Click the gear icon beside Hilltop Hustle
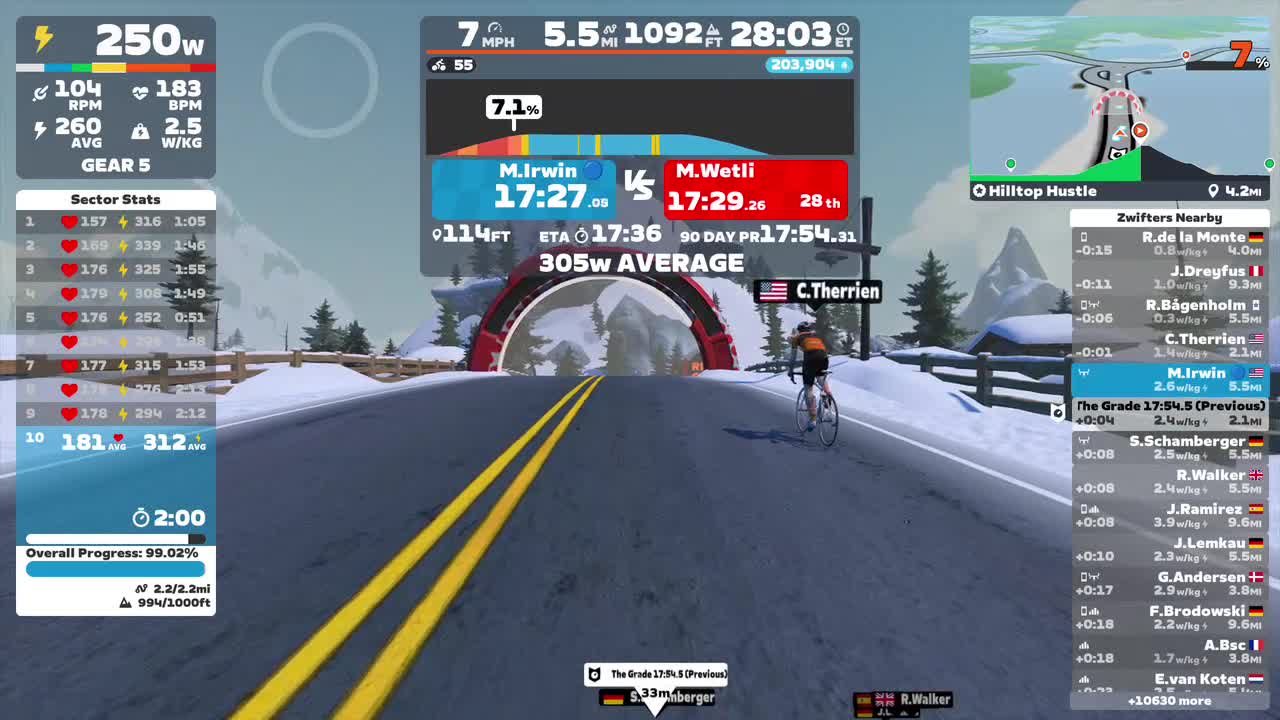The height and width of the screenshot is (720, 1280). click(x=978, y=190)
